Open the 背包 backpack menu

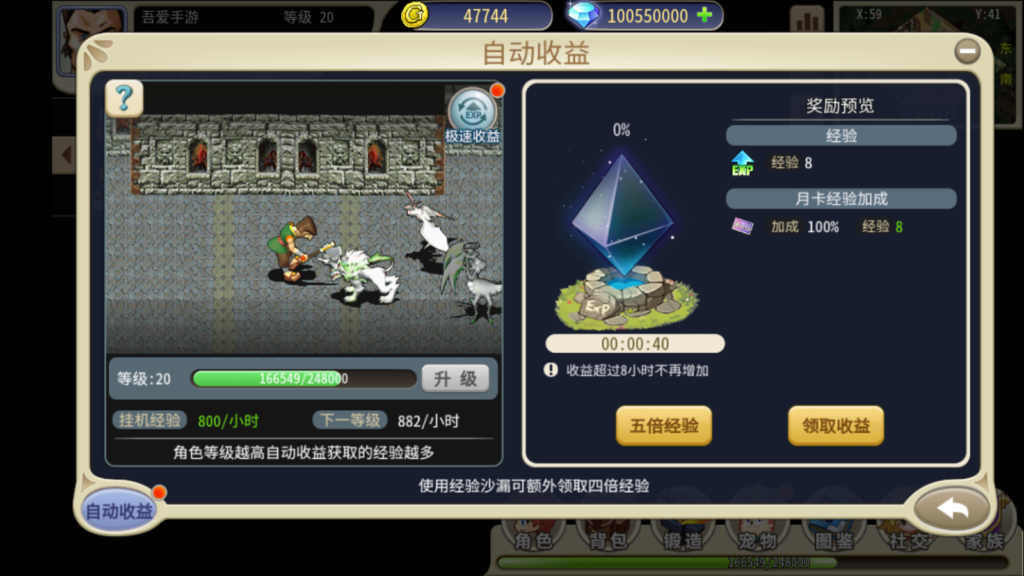(607, 538)
